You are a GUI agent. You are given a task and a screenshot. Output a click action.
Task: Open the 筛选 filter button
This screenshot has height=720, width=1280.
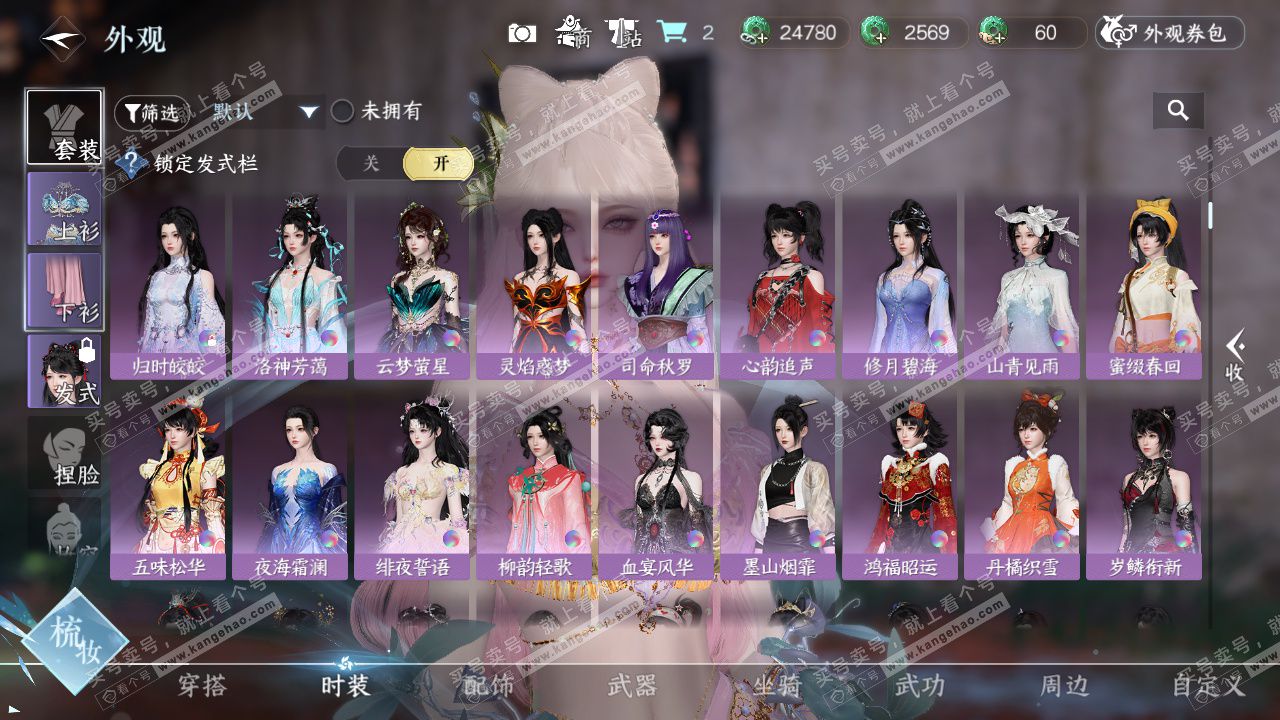coord(151,113)
